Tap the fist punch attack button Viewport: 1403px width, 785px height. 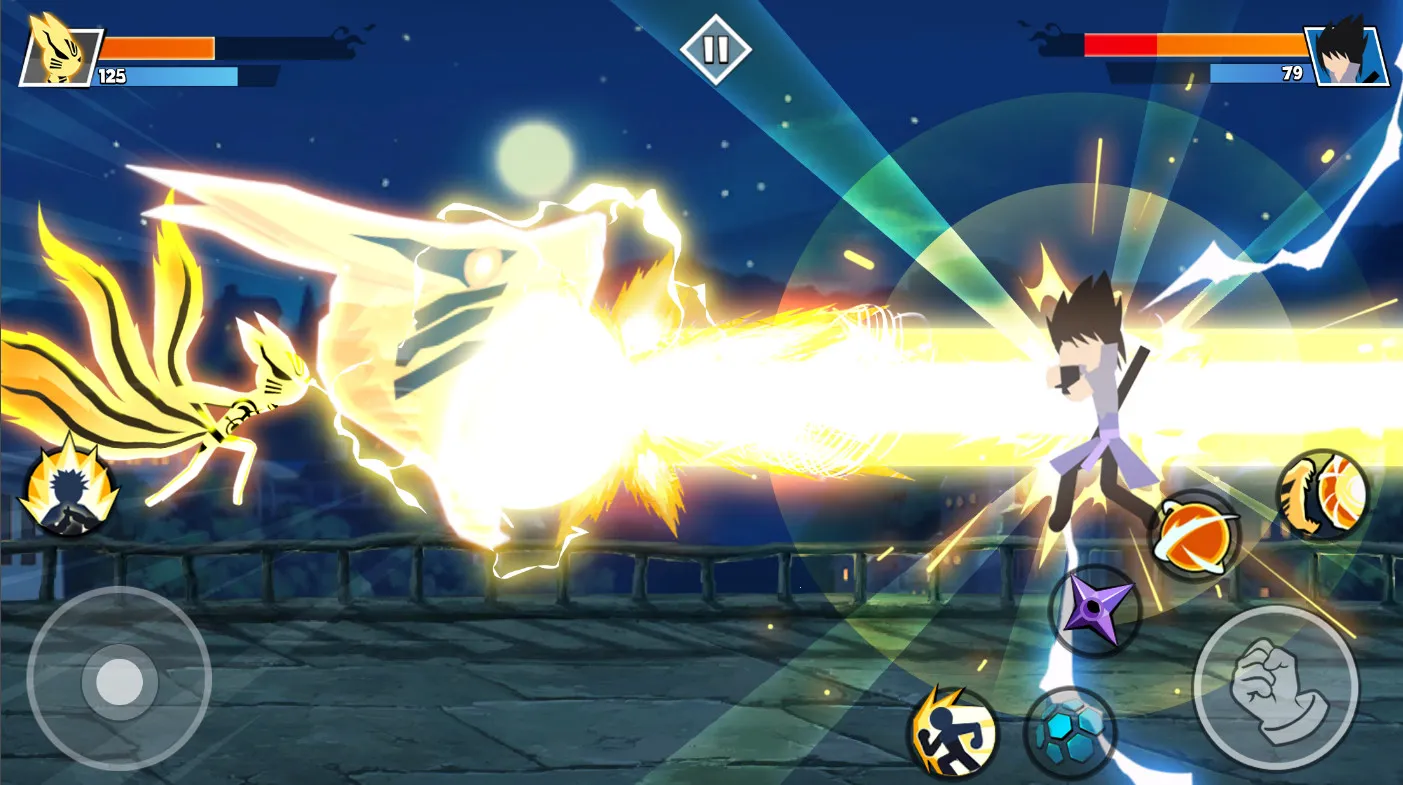tap(1275, 687)
